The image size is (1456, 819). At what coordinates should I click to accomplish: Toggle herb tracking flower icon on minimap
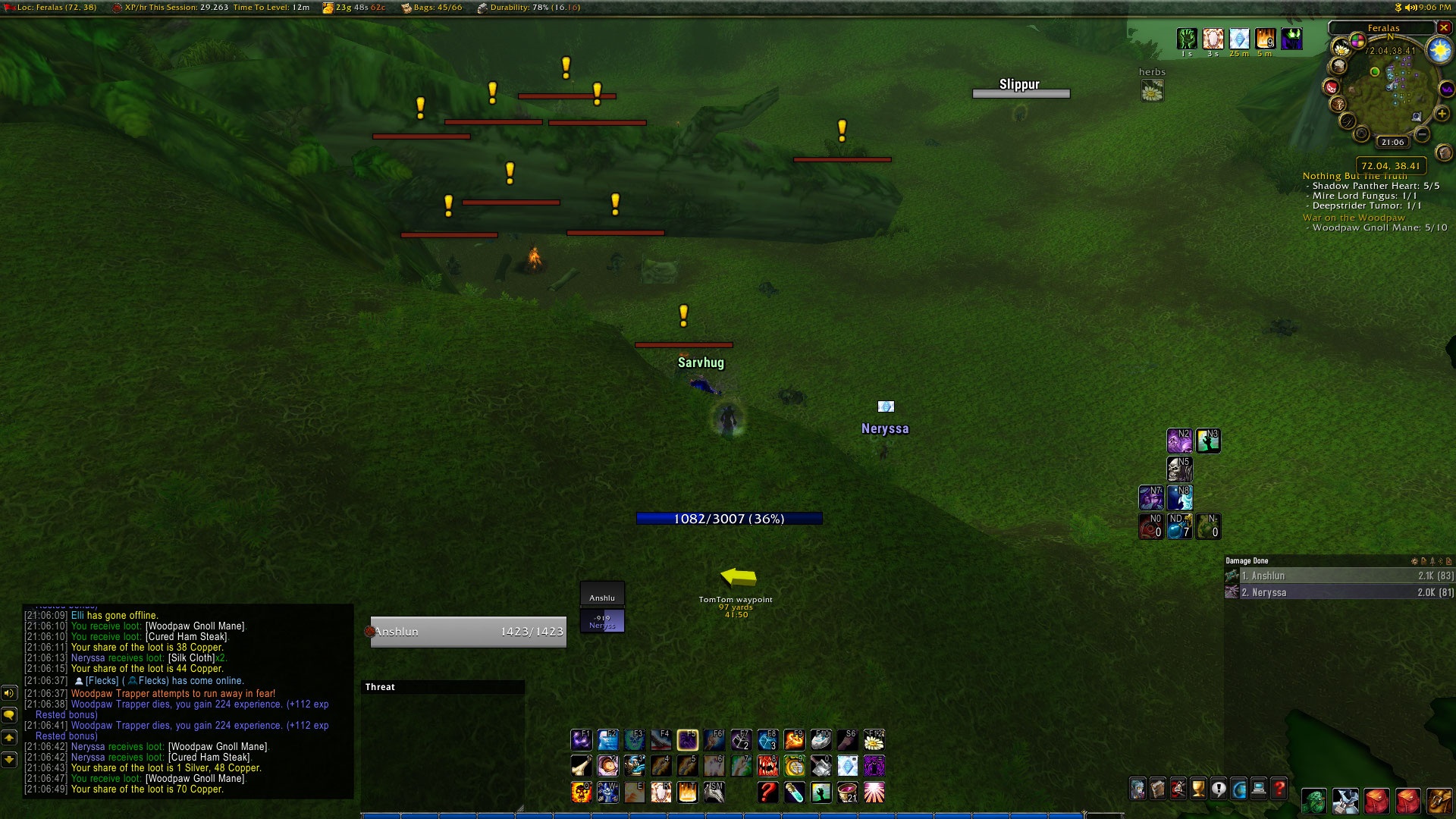(x=1342, y=48)
